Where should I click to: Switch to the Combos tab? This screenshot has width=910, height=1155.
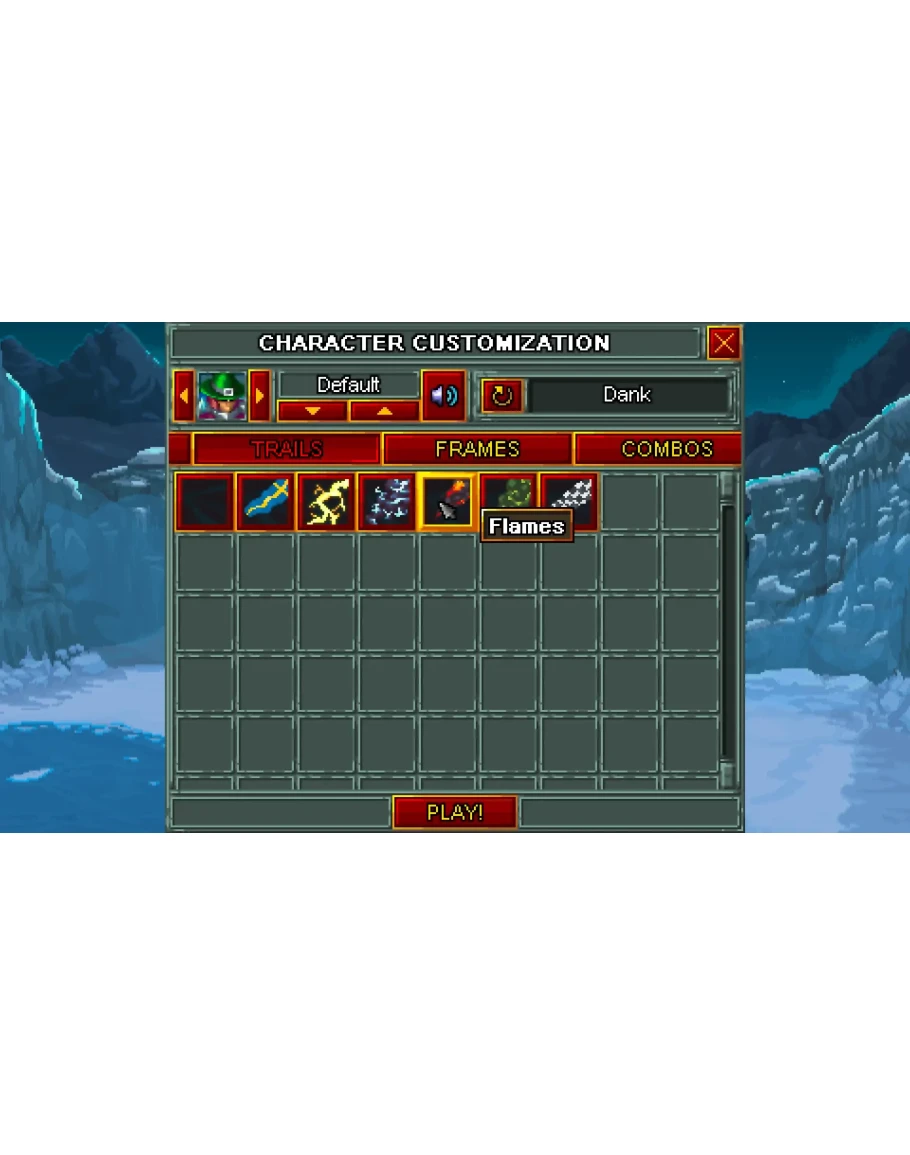[666, 449]
